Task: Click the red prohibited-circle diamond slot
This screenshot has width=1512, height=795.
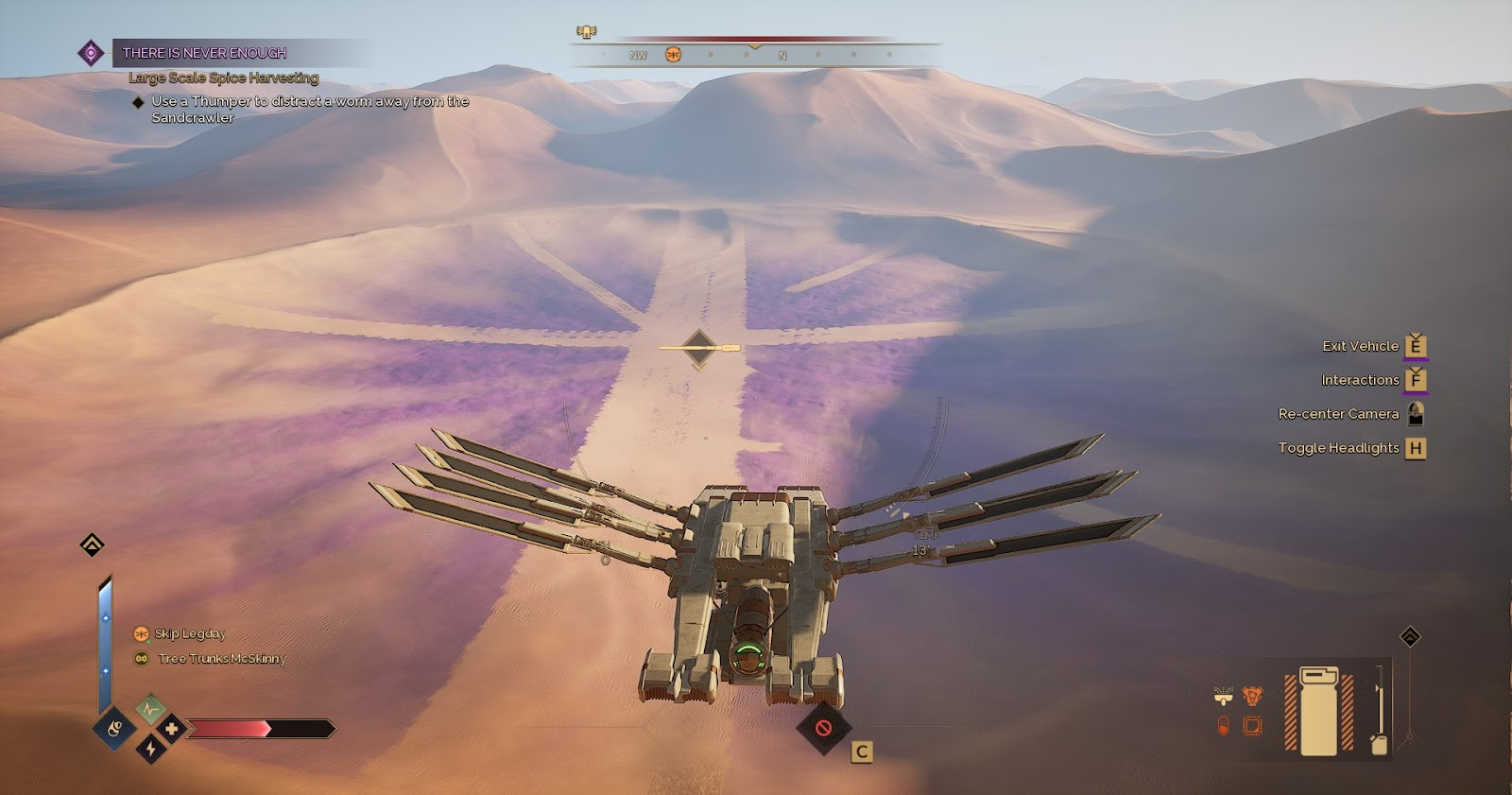Action: [x=823, y=728]
